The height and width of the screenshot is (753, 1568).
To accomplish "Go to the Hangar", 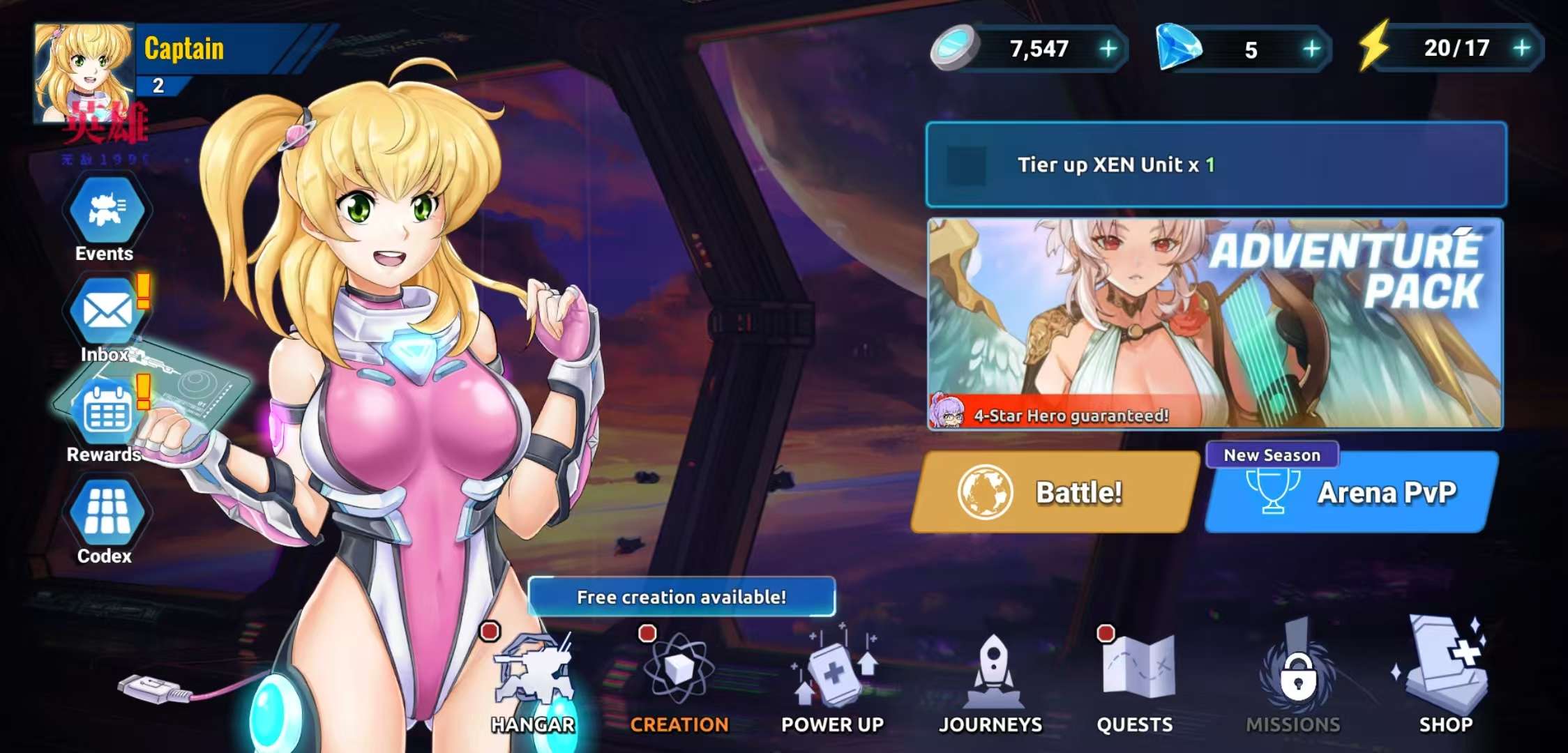I will pos(533,681).
